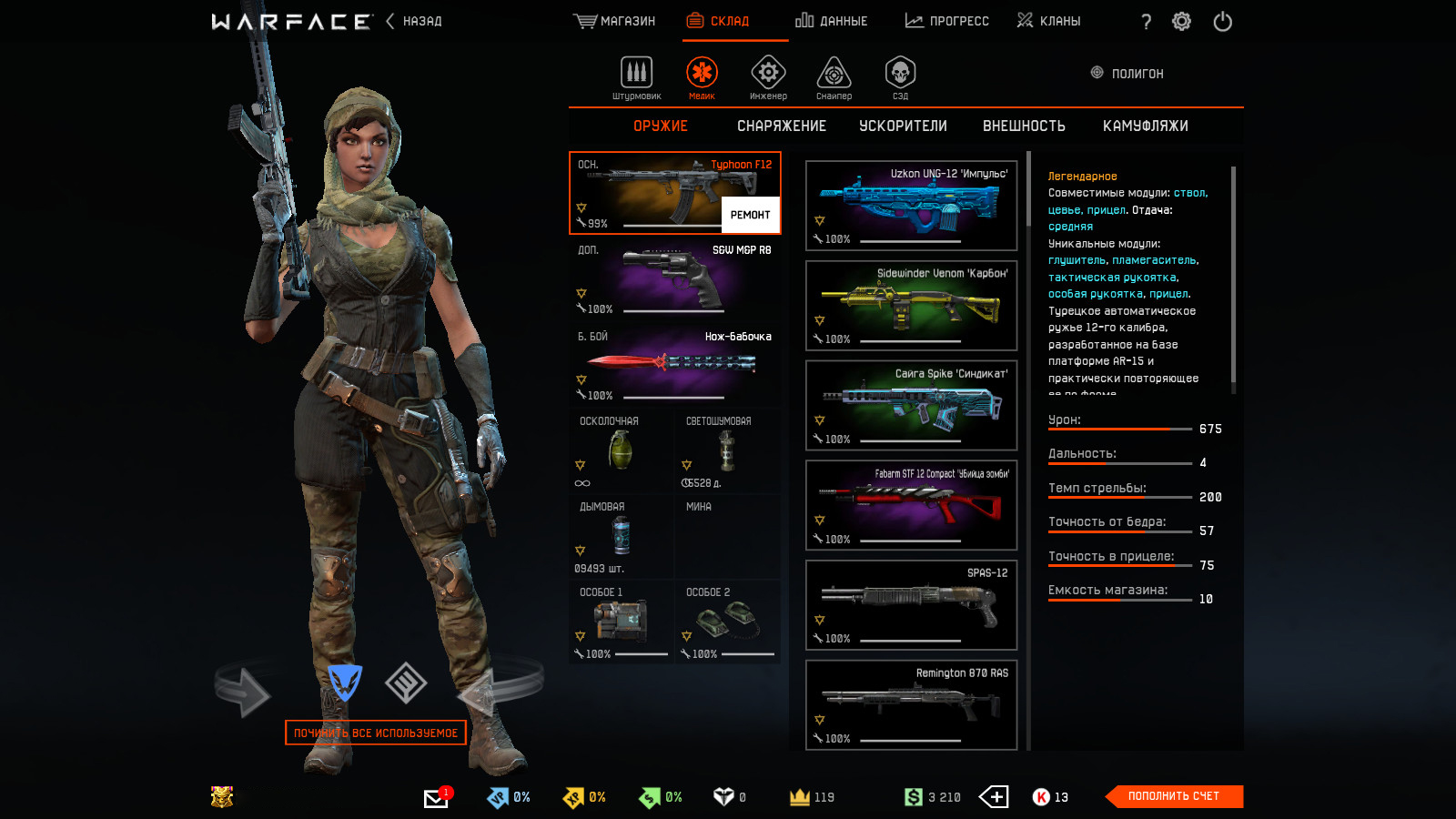Click the power icon to exit
Viewport: 1456px width, 819px height.
pos(1222,22)
